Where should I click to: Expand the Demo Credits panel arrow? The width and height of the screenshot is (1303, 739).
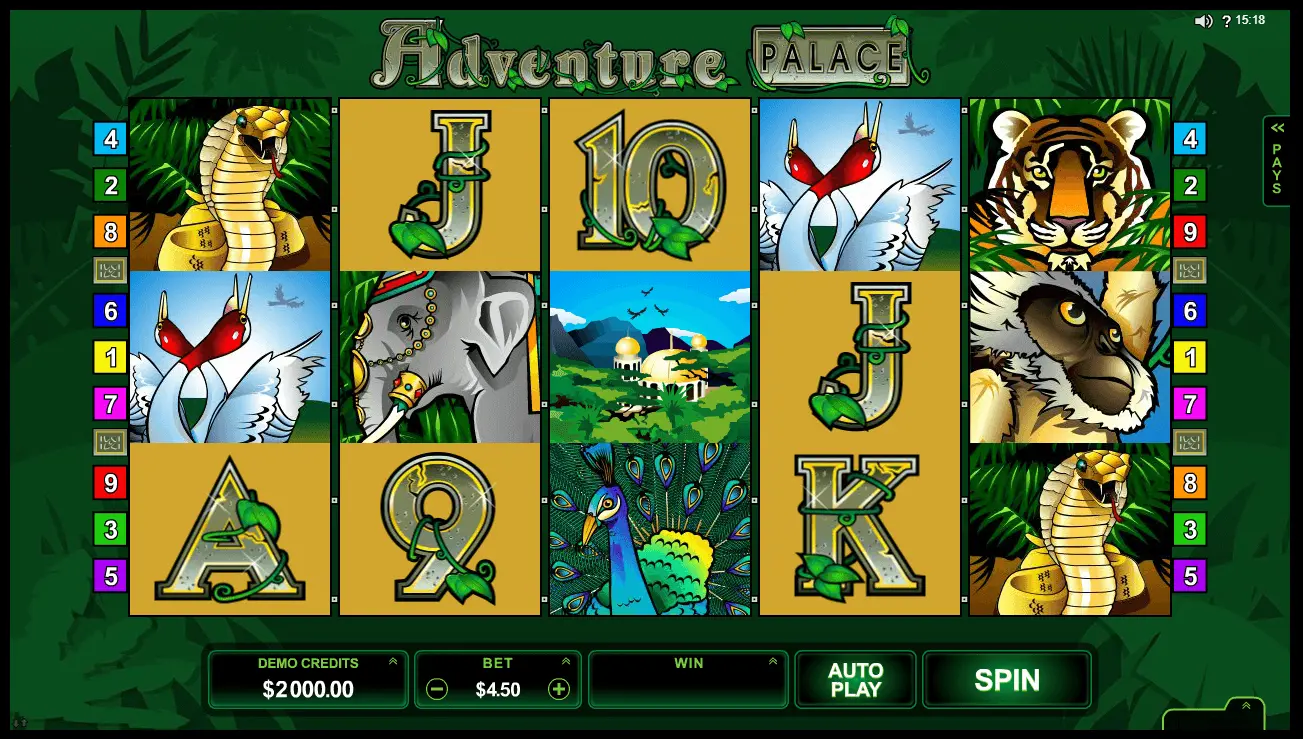click(x=393, y=662)
